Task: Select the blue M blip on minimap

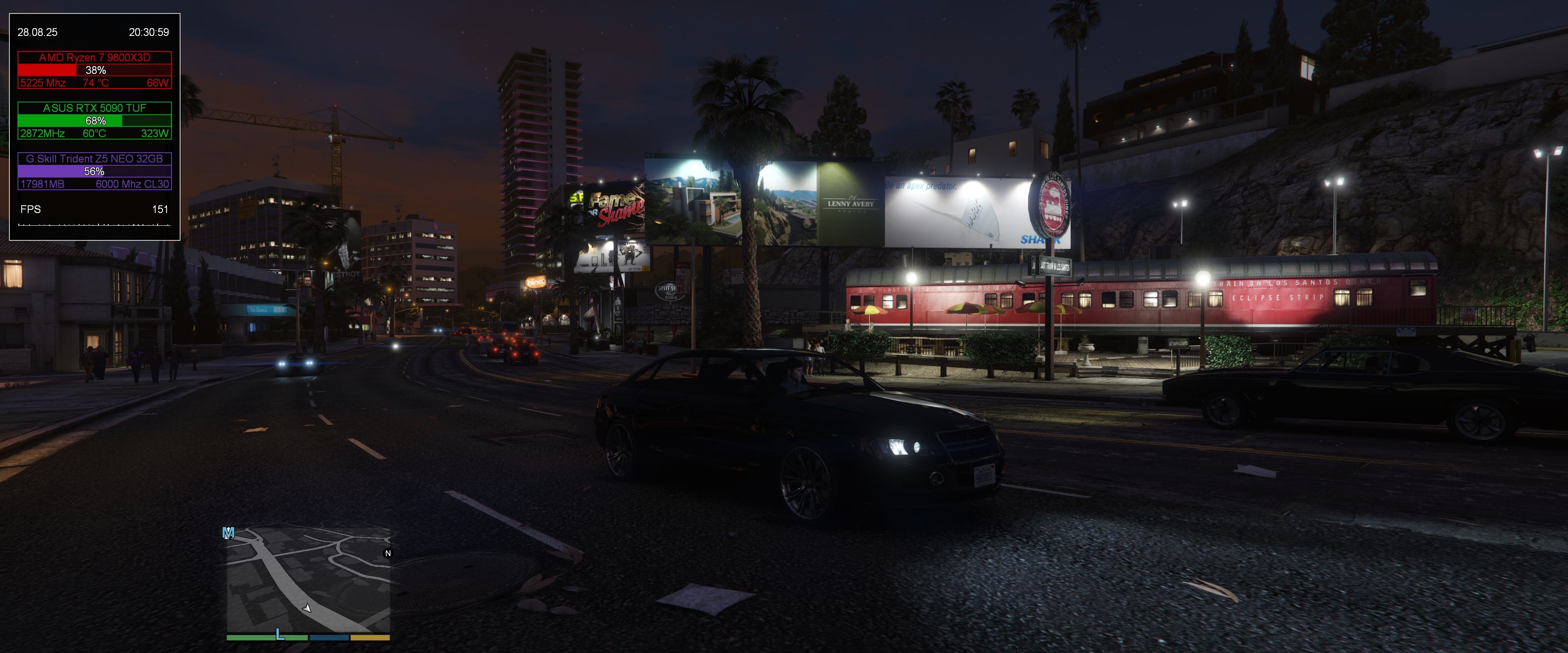Action: pyautogui.click(x=228, y=533)
